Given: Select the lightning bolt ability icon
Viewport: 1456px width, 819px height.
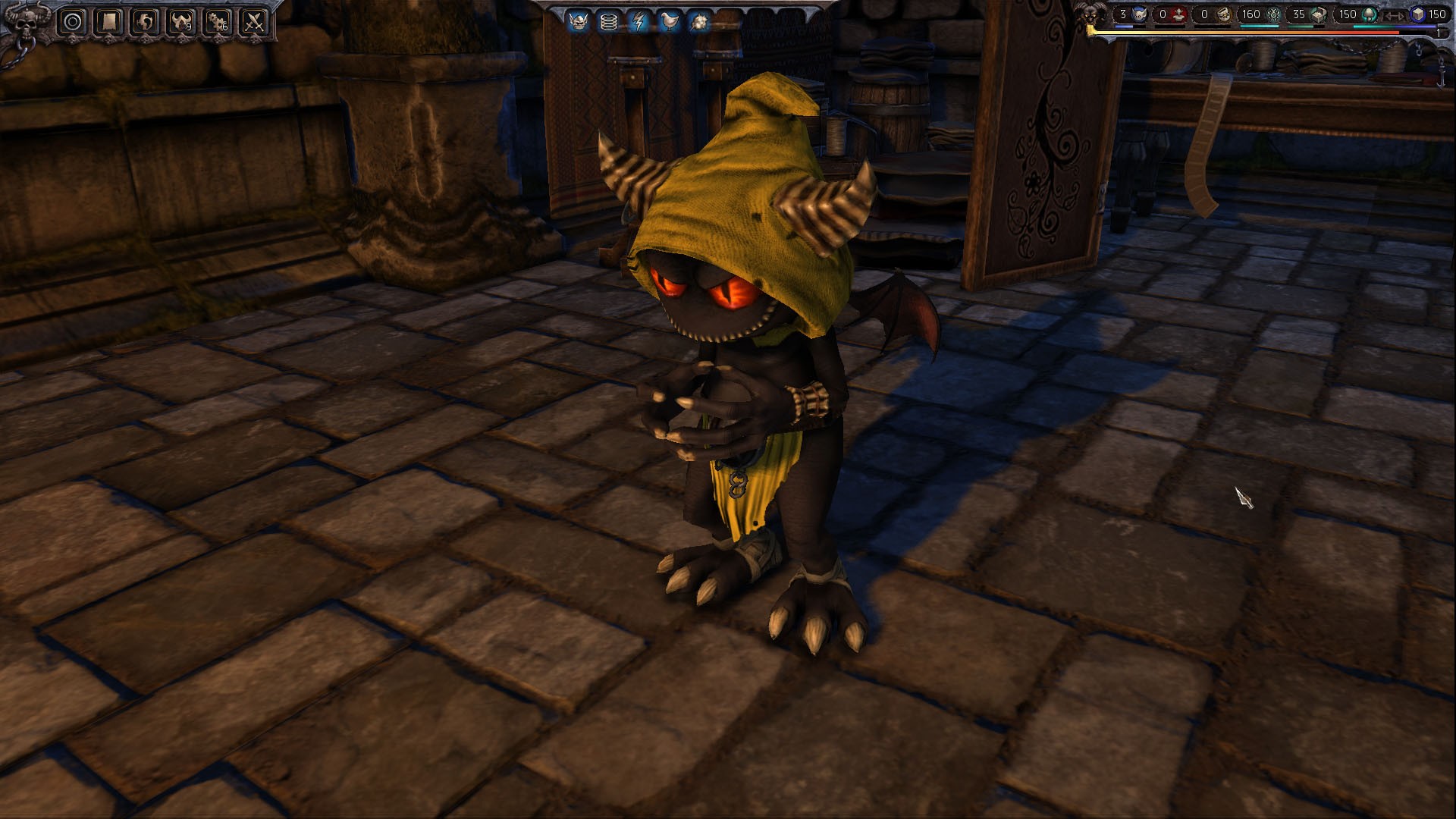Looking at the screenshot, I should pyautogui.click(x=639, y=20).
